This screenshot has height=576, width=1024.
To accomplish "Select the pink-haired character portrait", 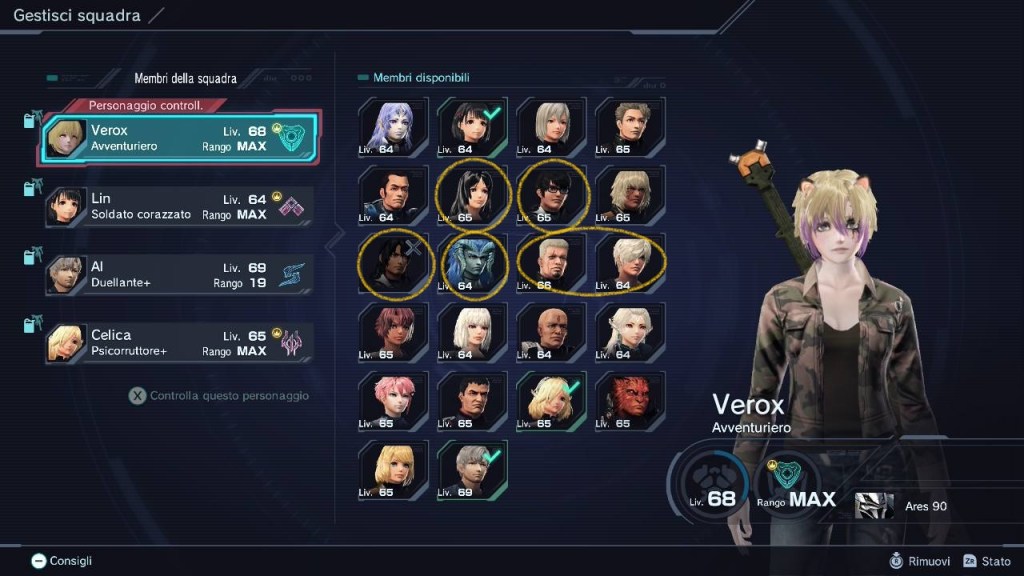I will (x=393, y=401).
